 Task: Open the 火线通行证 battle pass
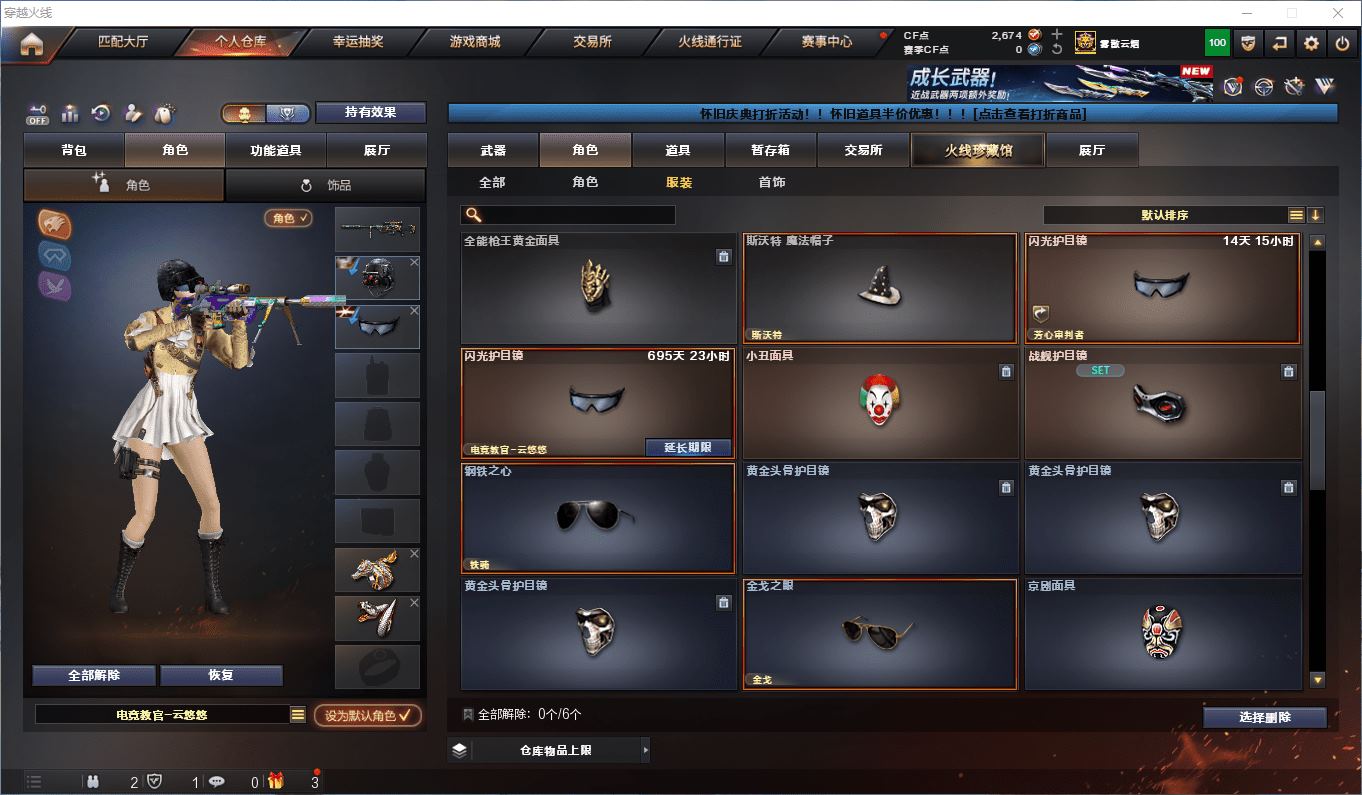click(710, 42)
